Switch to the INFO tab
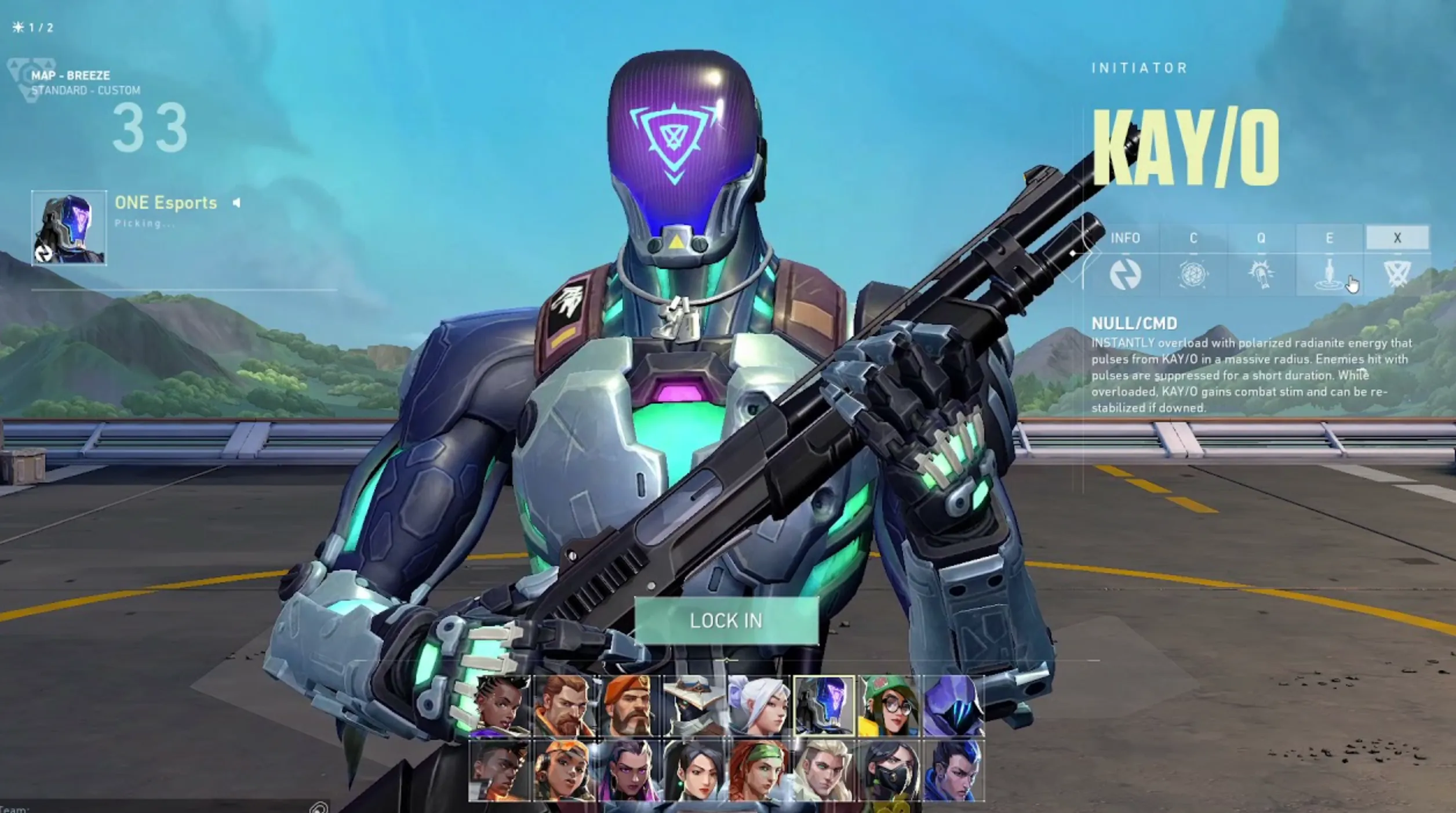 1125,238
